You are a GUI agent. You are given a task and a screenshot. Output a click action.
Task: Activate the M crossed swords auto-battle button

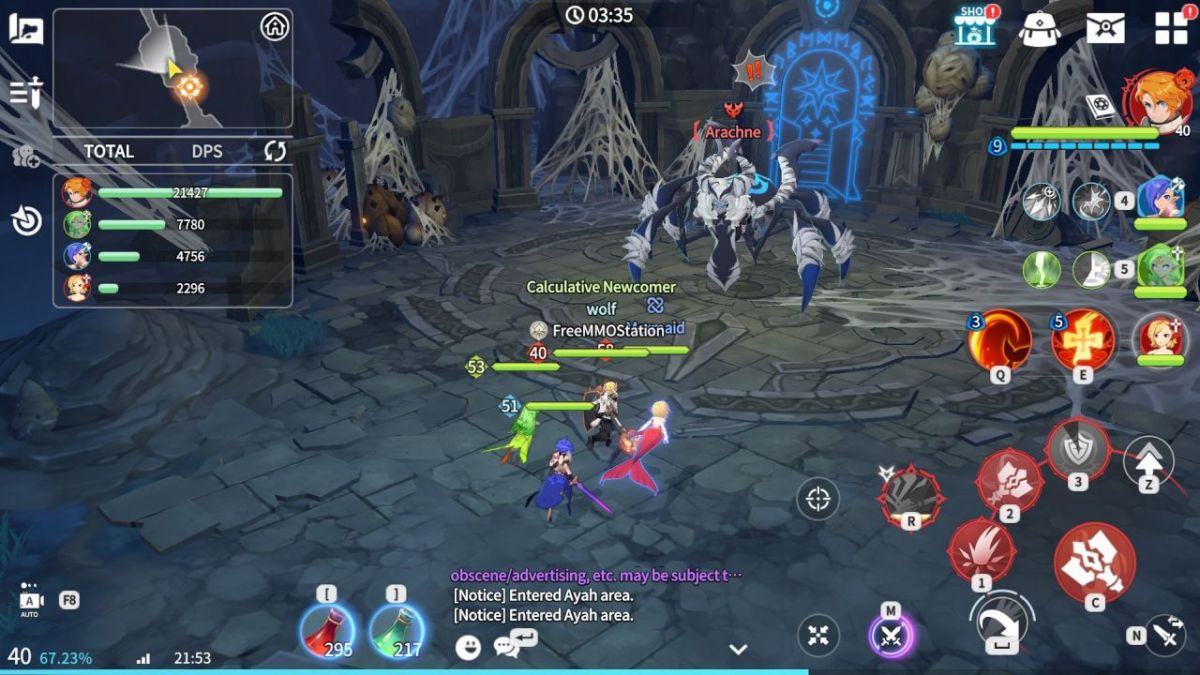click(x=891, y=635)
